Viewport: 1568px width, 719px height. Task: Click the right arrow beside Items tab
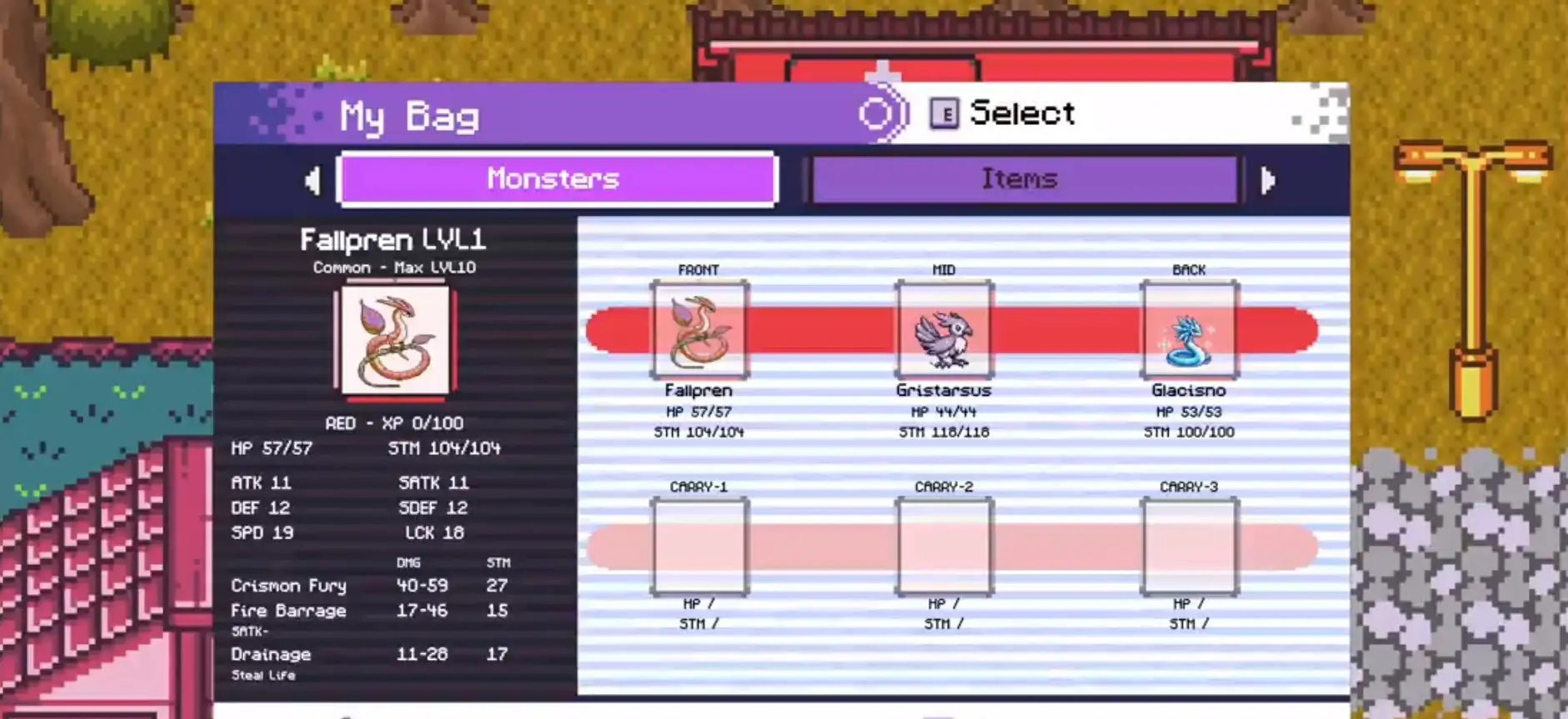coord(1268,180)
